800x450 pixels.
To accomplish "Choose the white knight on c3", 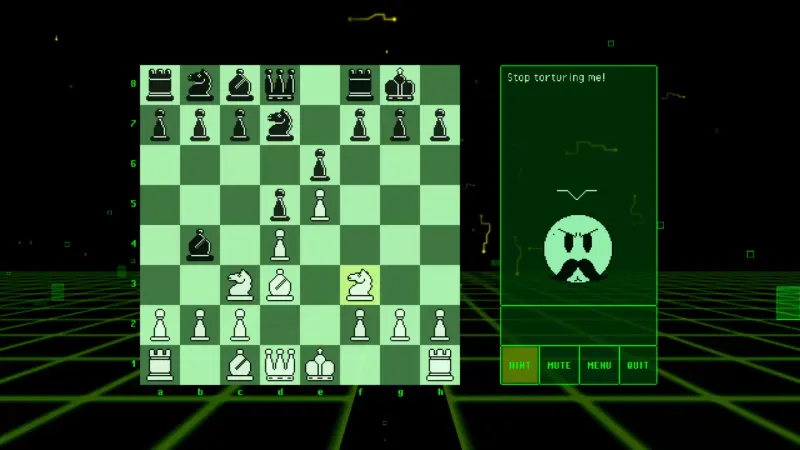I will 240,285.
